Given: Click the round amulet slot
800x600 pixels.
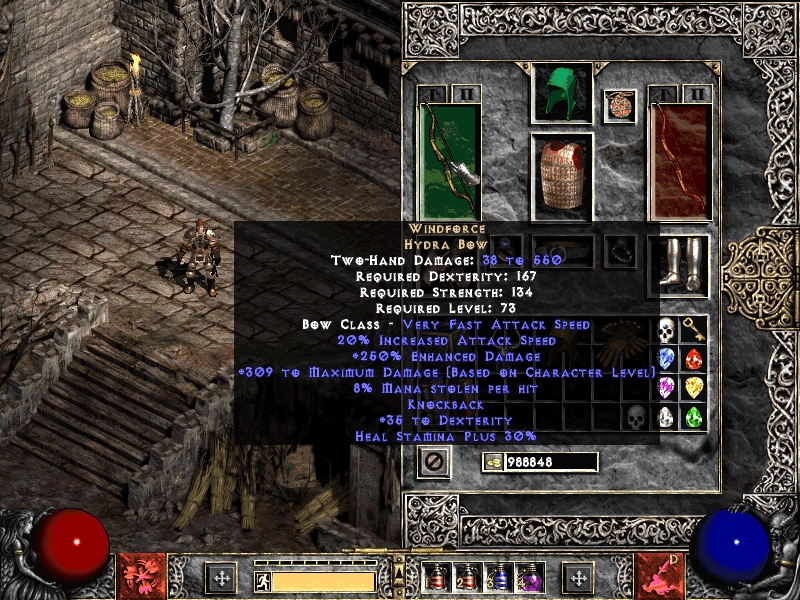Looking at the screenshot, I should pyautogui.click(x=620, y=106).
